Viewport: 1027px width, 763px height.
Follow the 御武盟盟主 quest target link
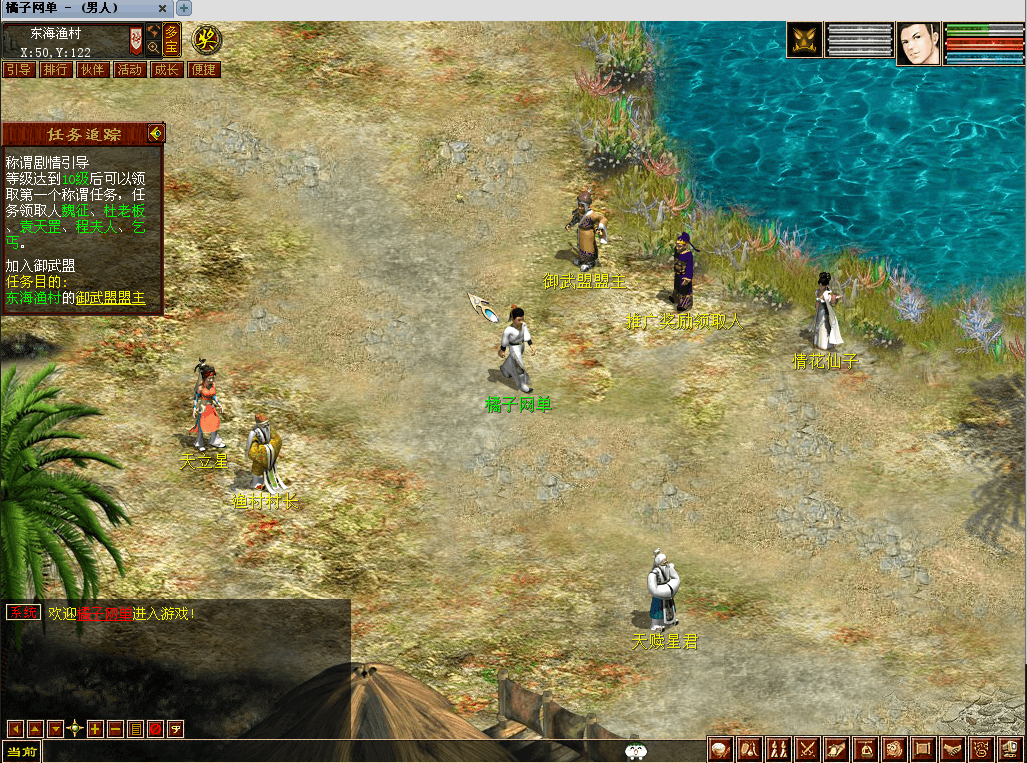[111, 298]
